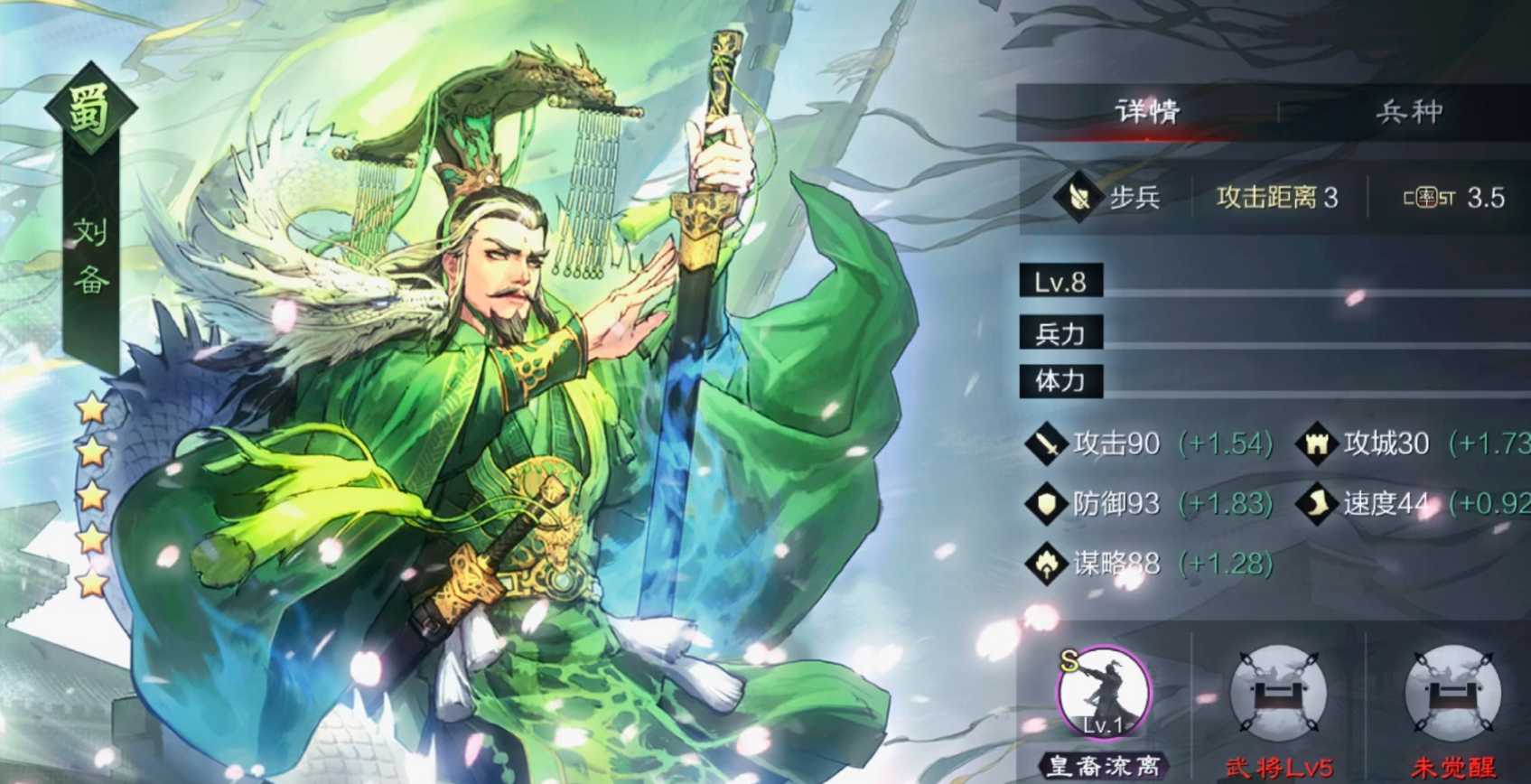Click the strategy flame icon beside 谋略88
This screenshot has width=1531, height=784.
(1046, 564)
